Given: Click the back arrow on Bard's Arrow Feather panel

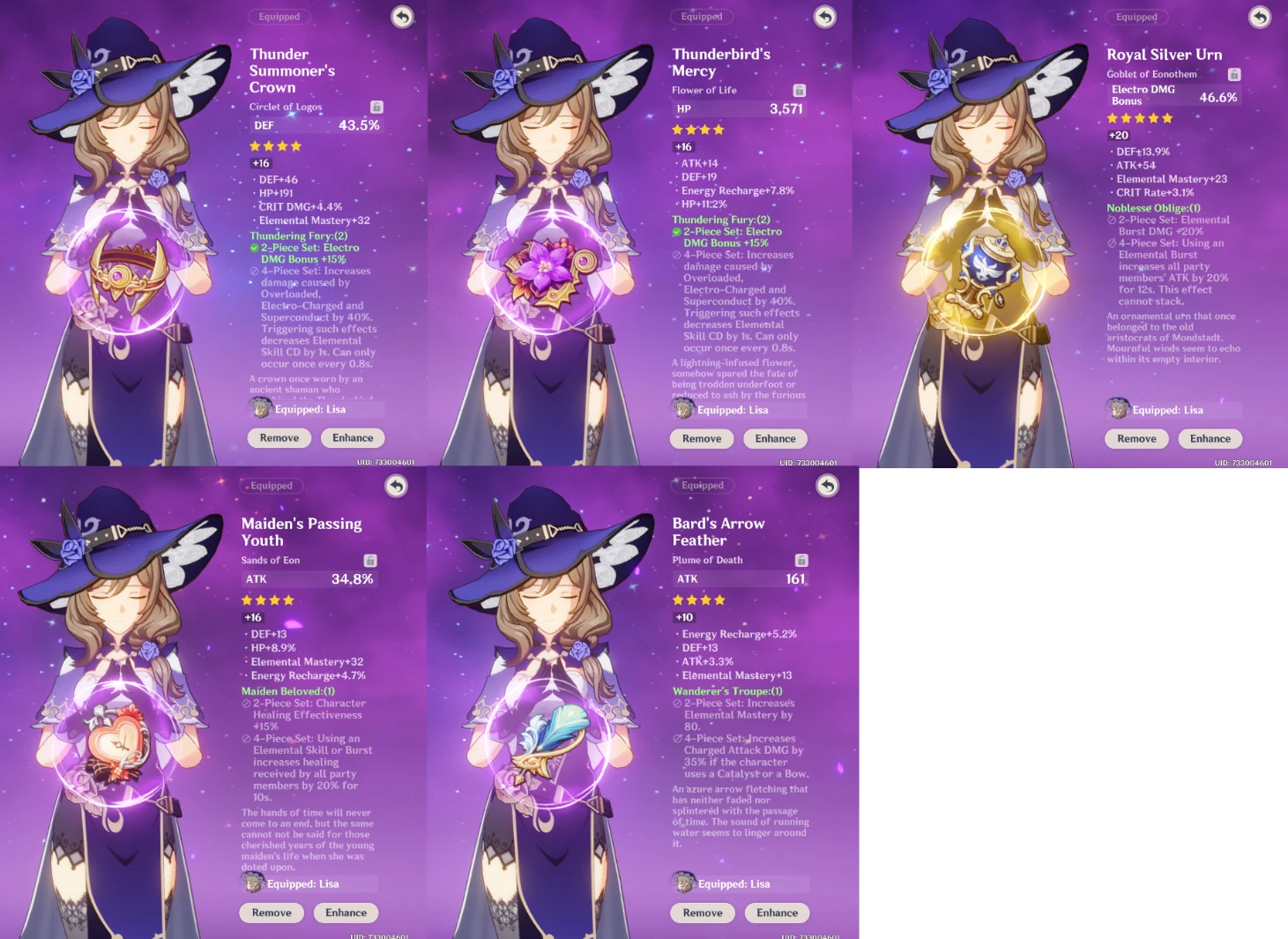Looking at the screenshot, I should 827,486.
